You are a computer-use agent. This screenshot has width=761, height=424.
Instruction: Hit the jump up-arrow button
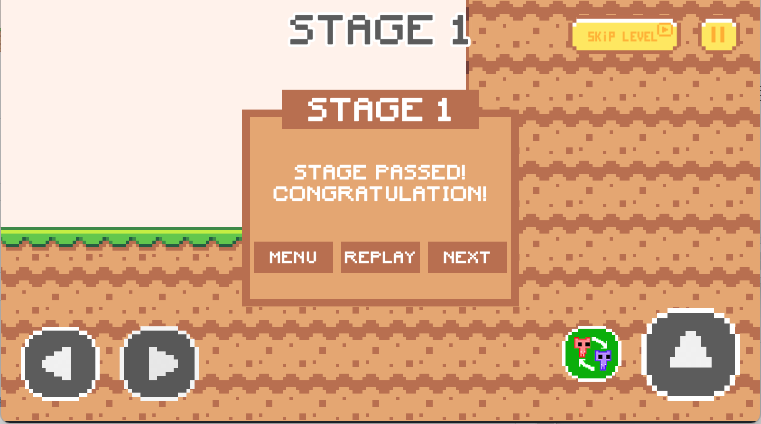(691, 354)
